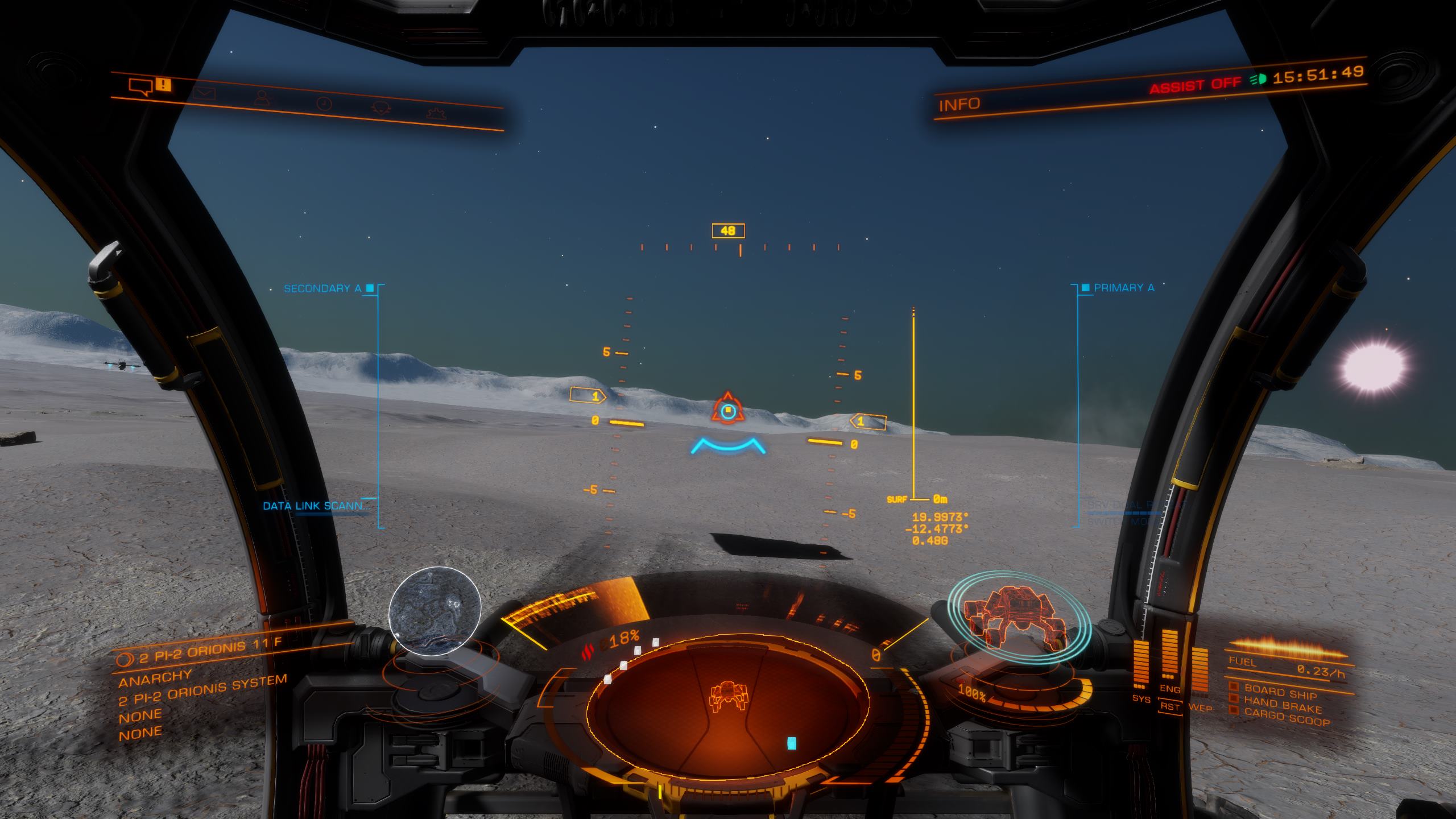This screenshot has height=819, width=1456.
Task: Show the clock history tab
Action: [x=324, y=104]
